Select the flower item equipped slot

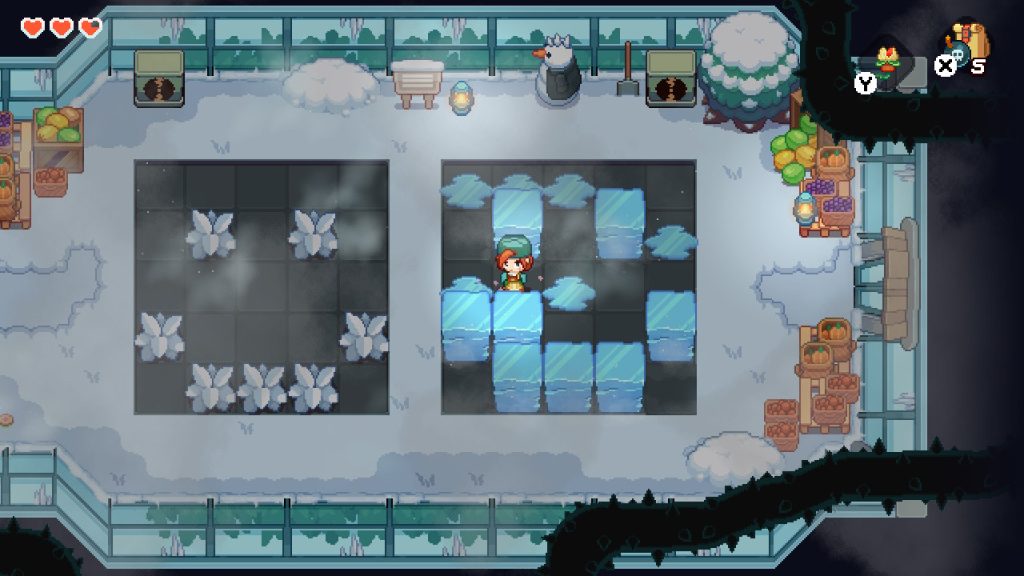pos(885,59)
